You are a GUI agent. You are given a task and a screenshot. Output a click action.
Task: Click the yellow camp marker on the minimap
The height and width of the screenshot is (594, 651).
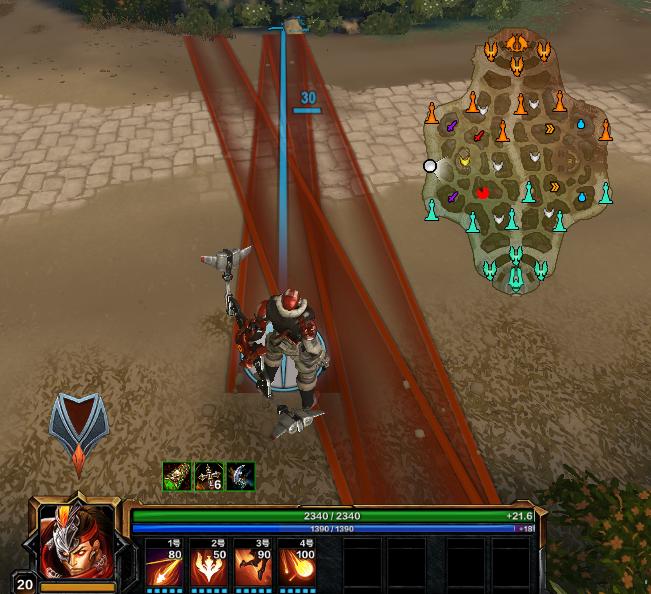coord(464,159)
